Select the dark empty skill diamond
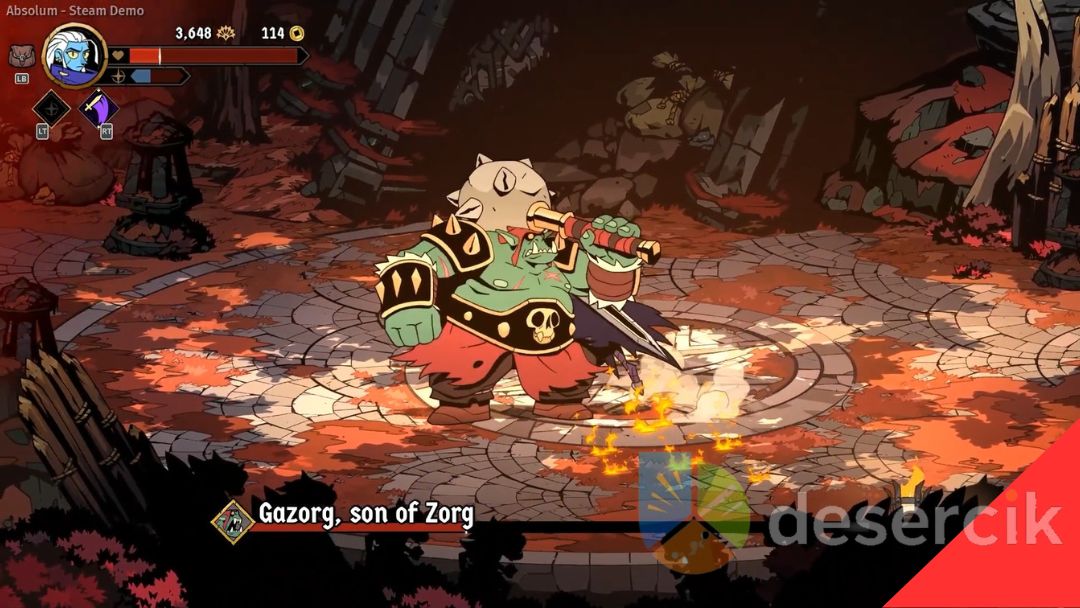Screen dimensions: 1080x608 (x=51, y=108)
